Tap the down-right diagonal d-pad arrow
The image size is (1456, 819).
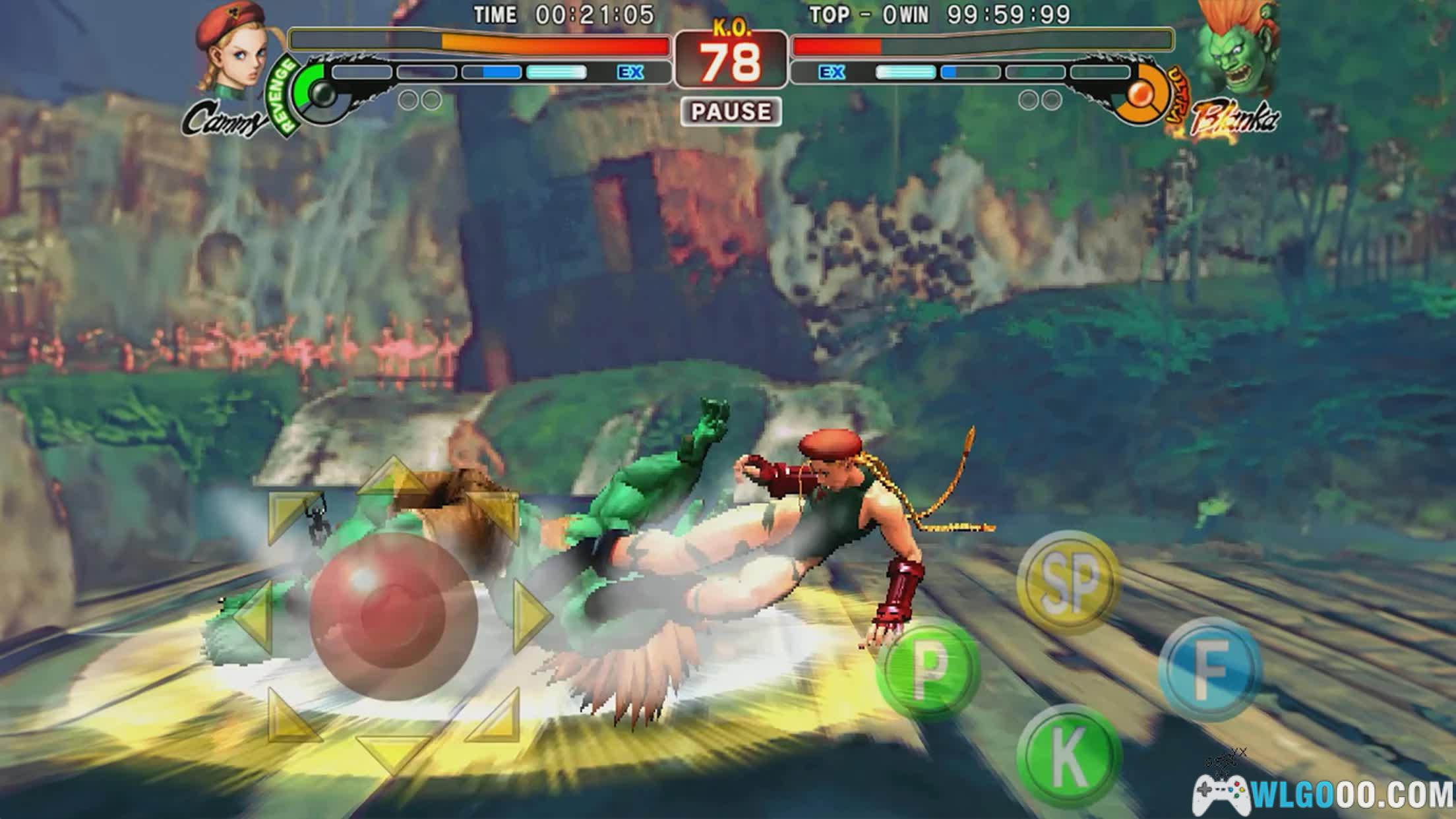point(496,719)
